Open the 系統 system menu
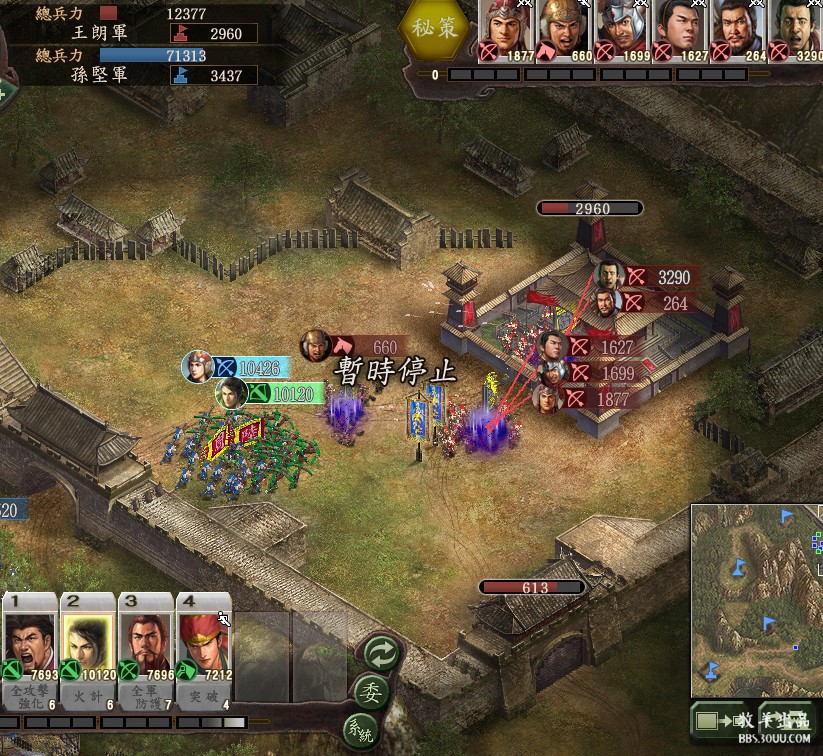This screenshot has width=823, height=756. coord(361,728)
